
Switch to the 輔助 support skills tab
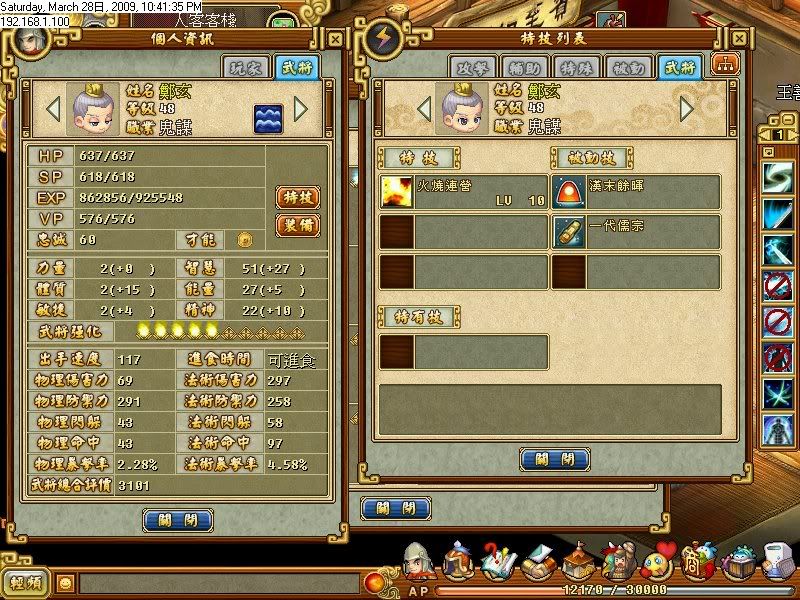(524, 68)
